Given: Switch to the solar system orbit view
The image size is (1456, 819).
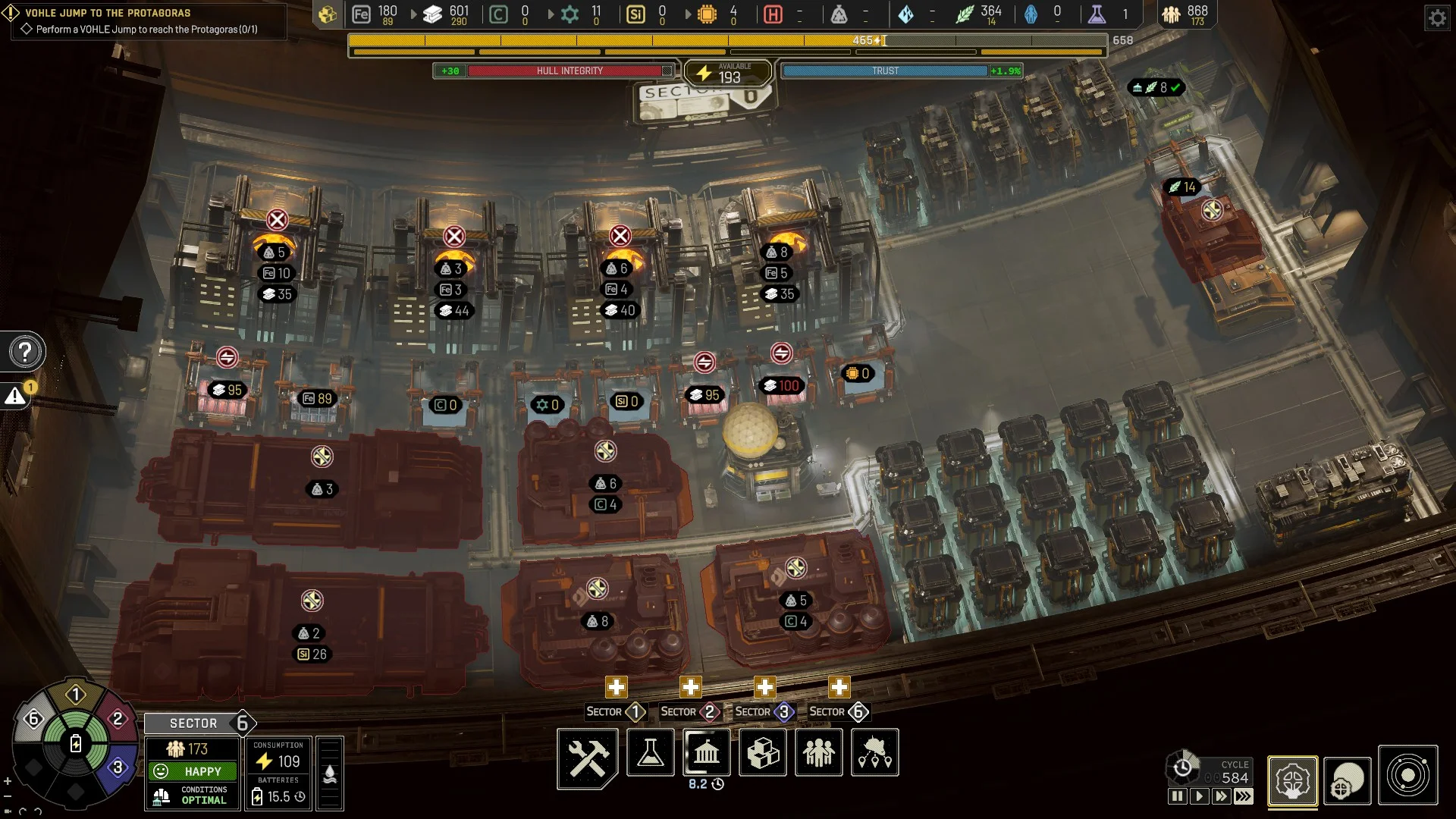Looking at the screenshot, I should click(x=1407, y=777).
